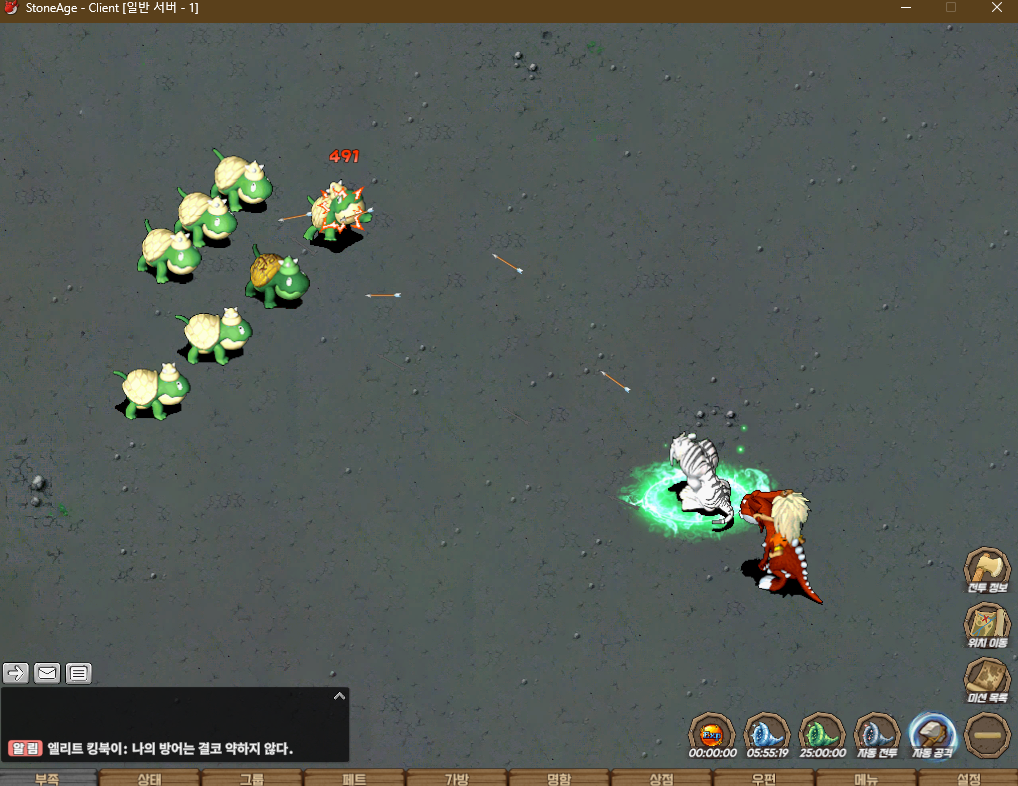This screenshot has width=1018, height=786.
Task: Open the 상점 (Shop) menu
Action: pos(661,778)
